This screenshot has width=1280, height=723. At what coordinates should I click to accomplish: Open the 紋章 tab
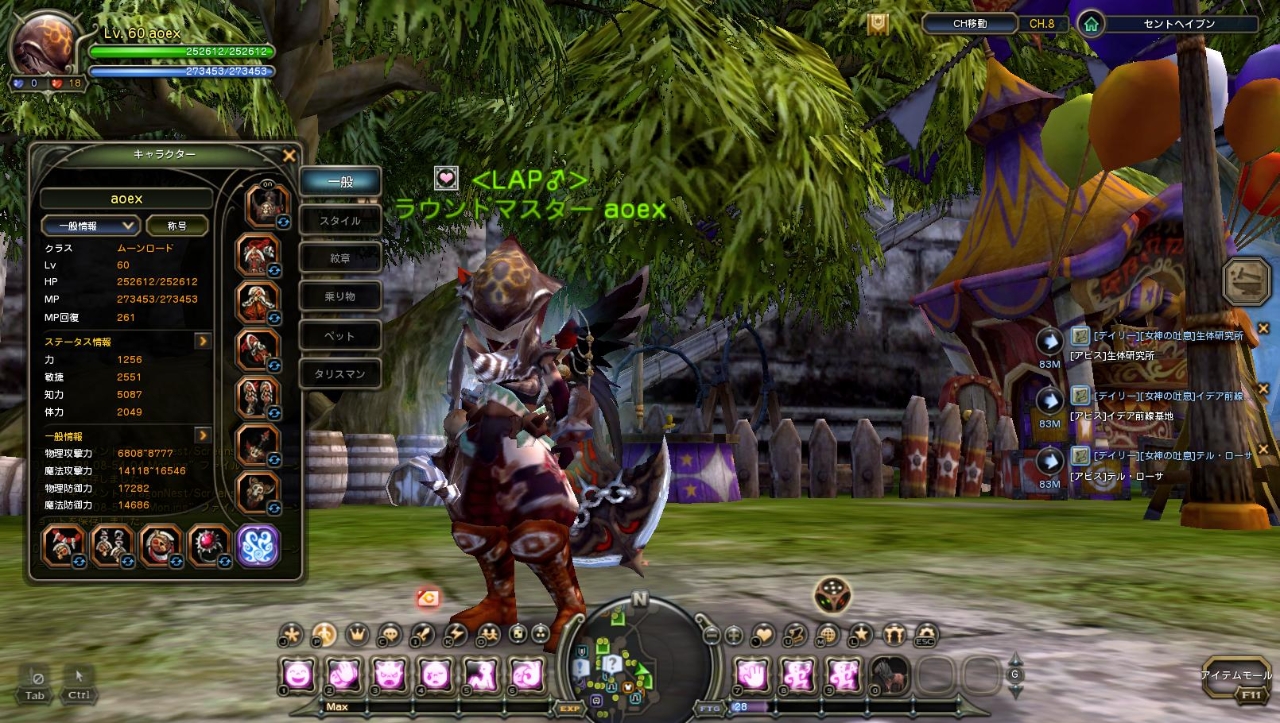340,258
